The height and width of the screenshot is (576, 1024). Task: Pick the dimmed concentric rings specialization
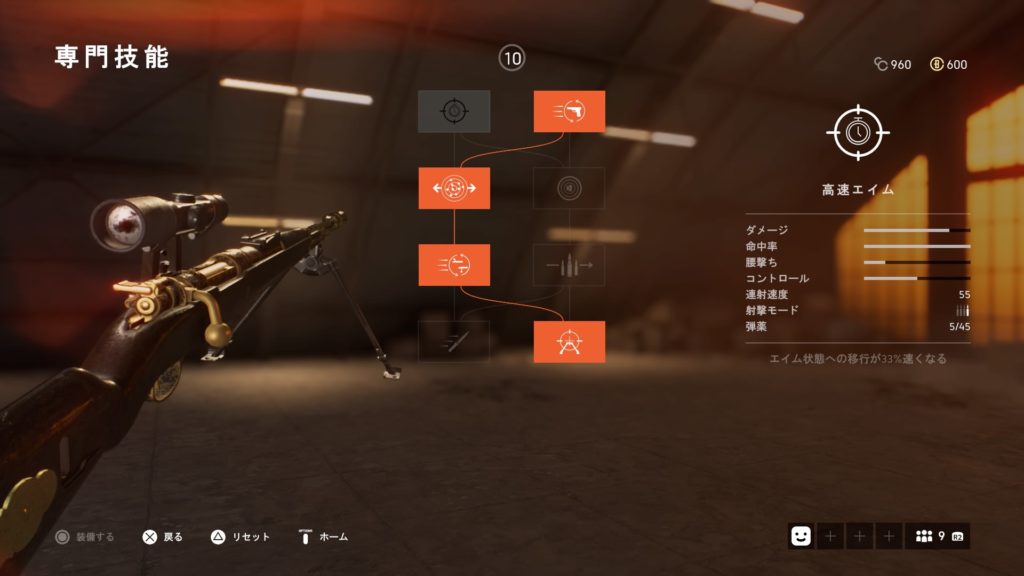(x=569, y=188)
